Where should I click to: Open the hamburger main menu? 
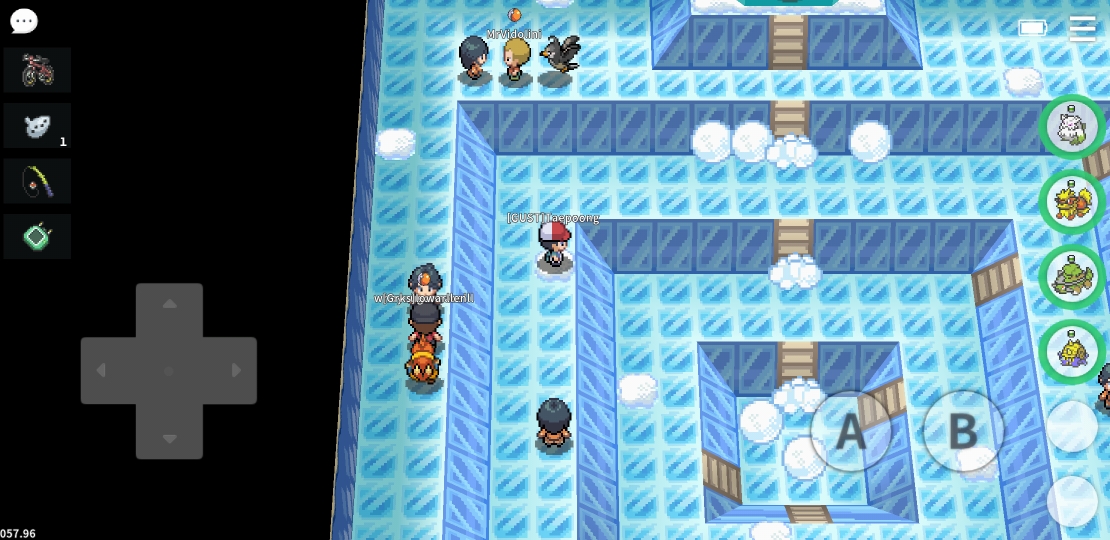pyautogui.click(x=1082, y=28)
